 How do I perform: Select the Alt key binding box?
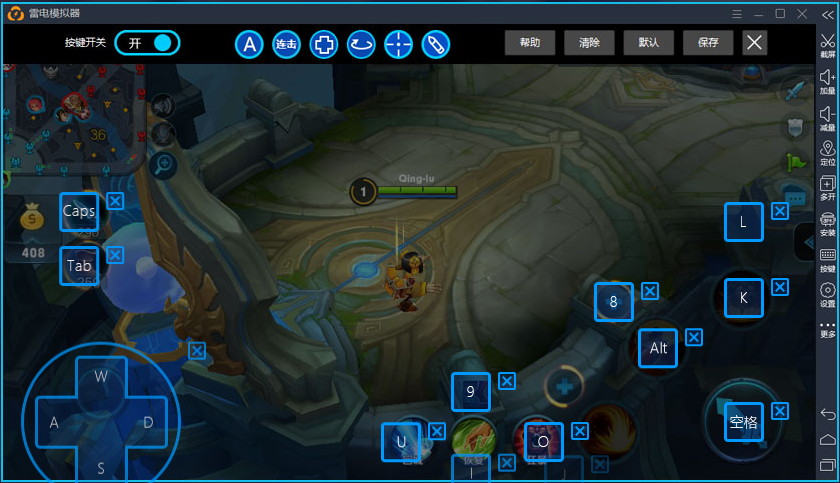coord(658,348)
